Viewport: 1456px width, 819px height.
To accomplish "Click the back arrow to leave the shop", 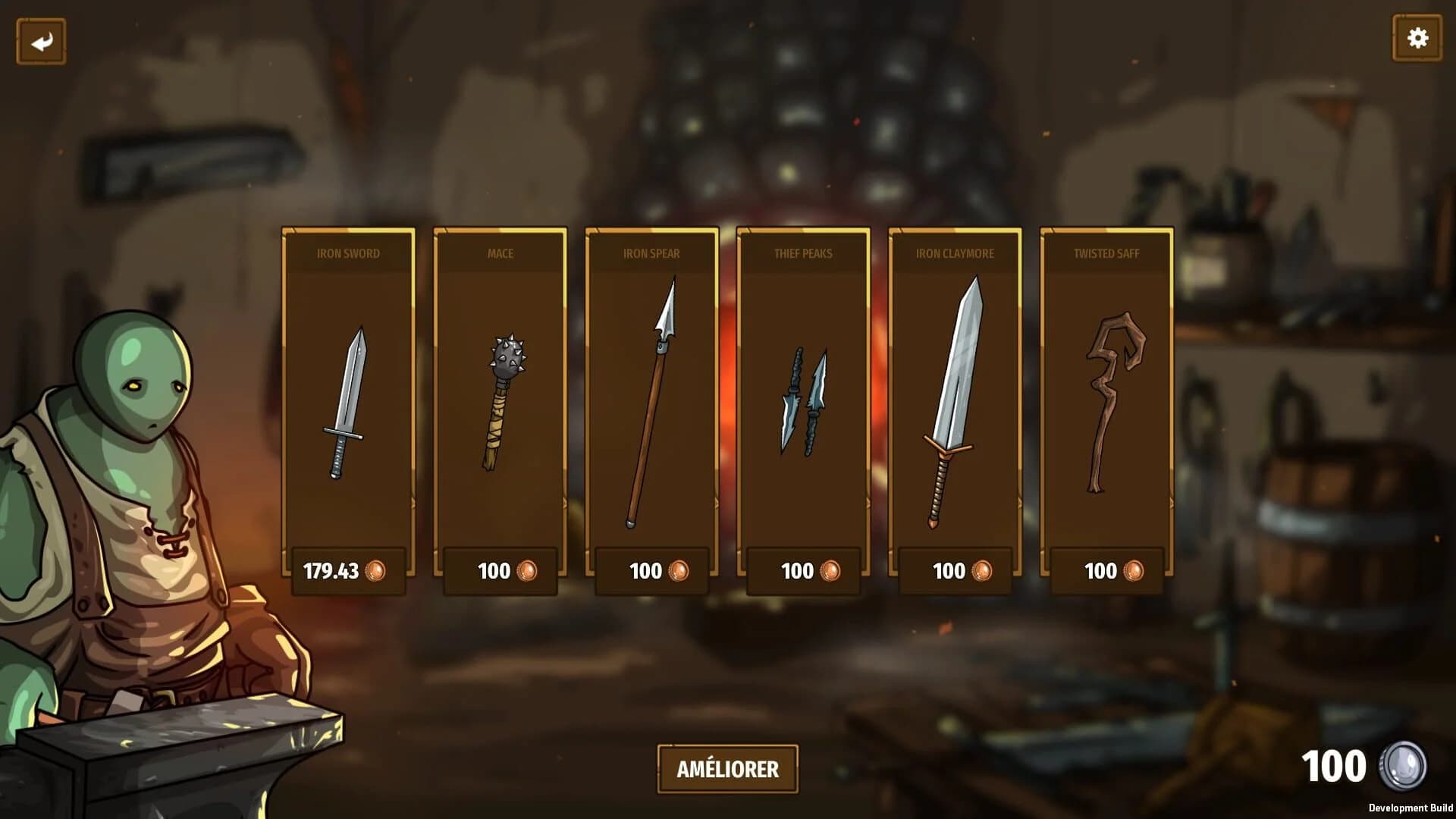I will coord(42,39).
